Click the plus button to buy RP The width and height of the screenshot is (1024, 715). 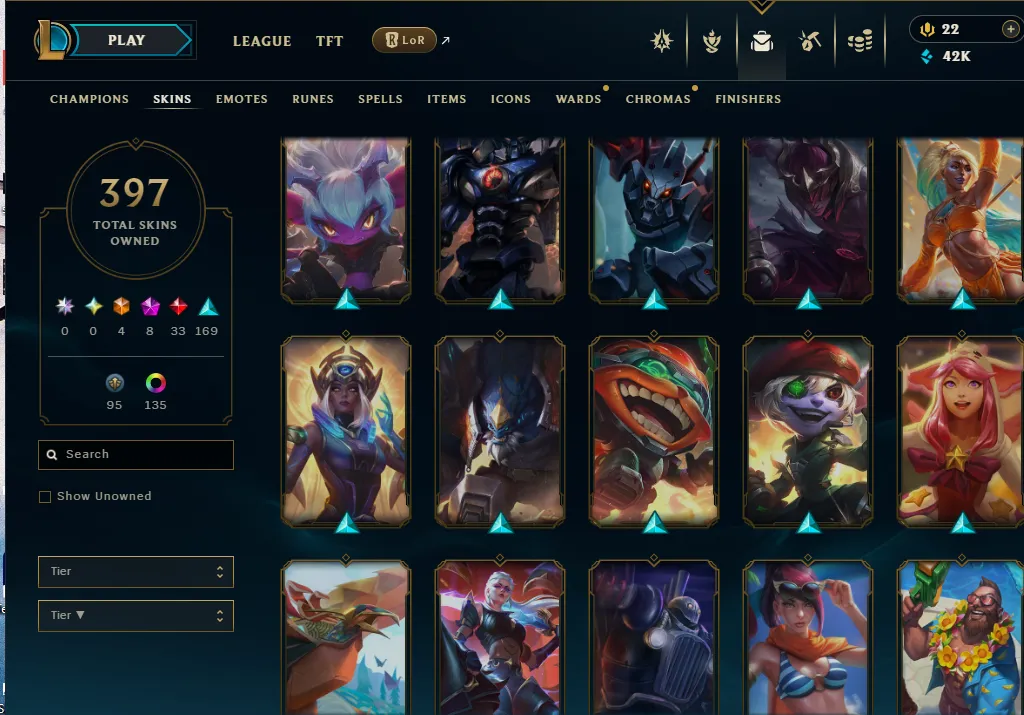point(1010,30)
